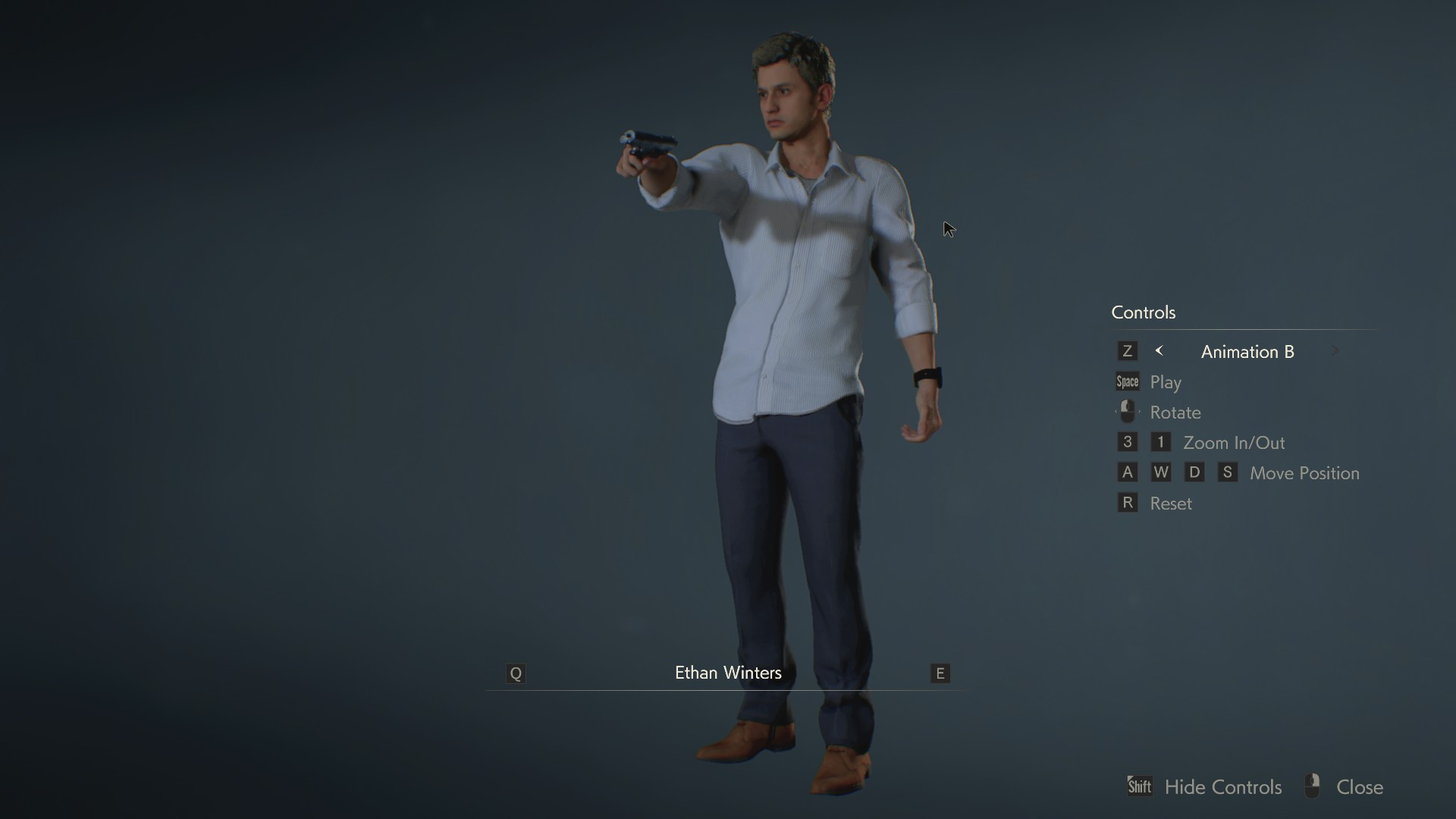Select the Space key icon next to Play

(x=1128, y=381)
